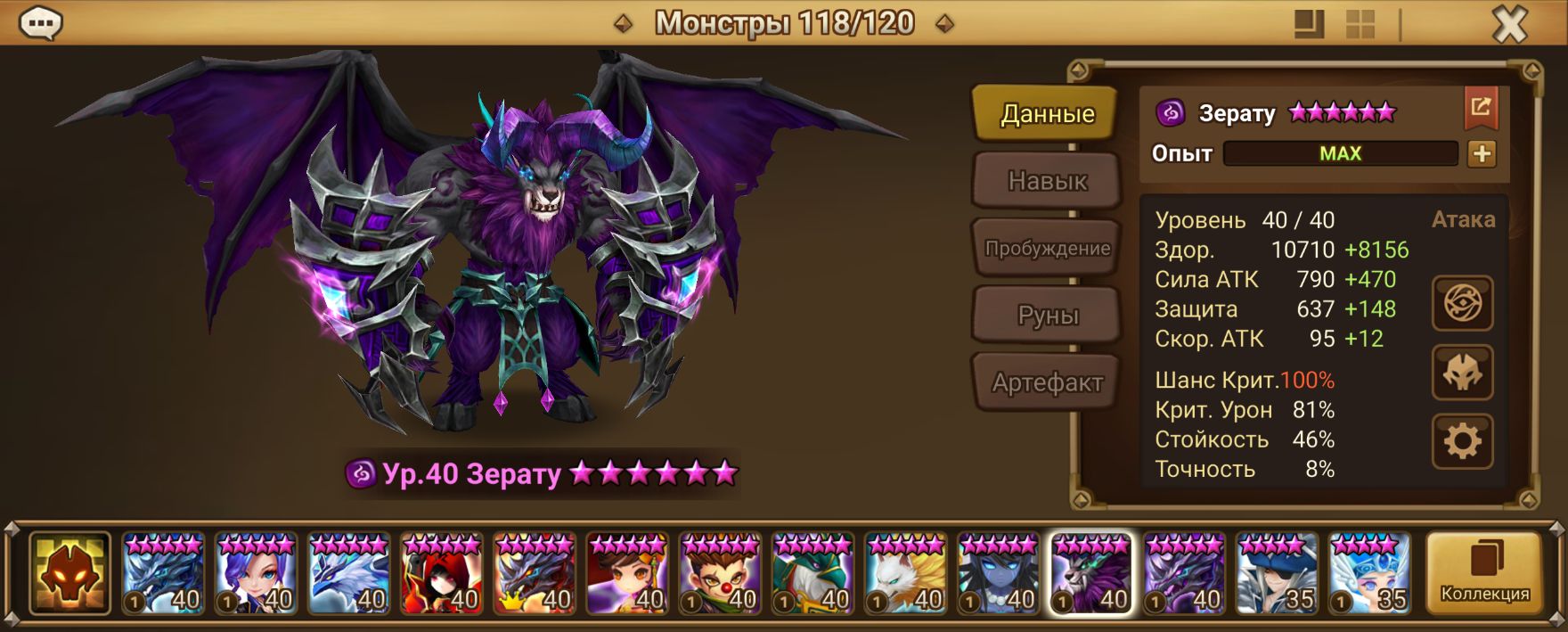
Task: Close the monsters window
Action: click(x=1509, y=25)
